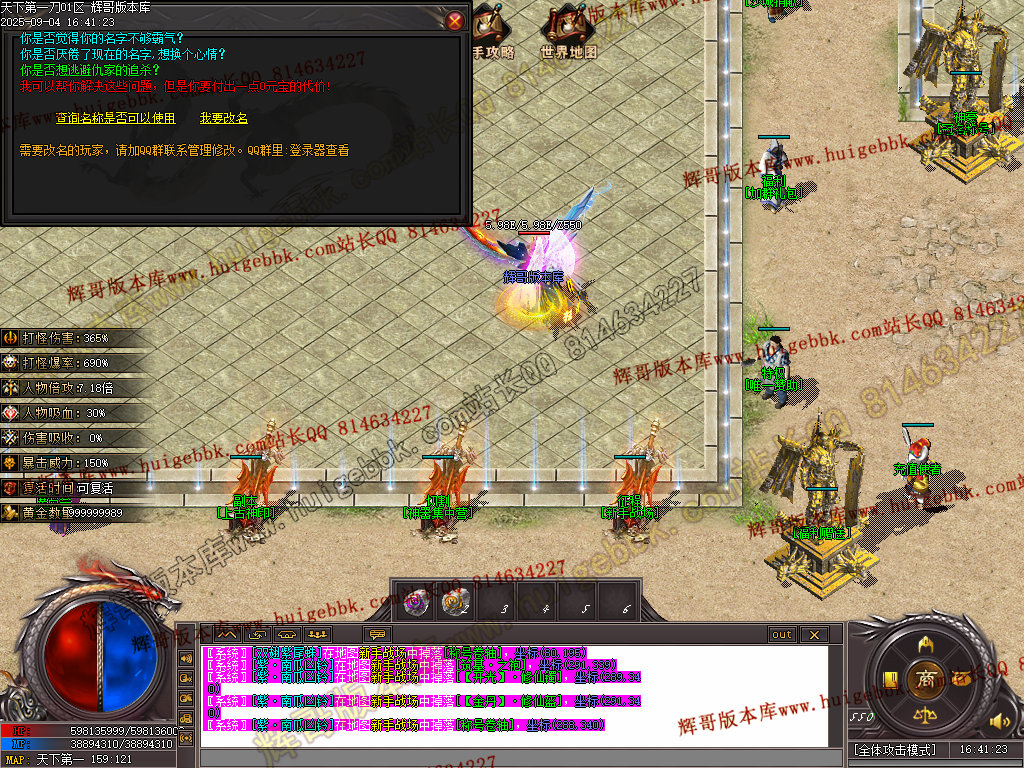Select the 我要改名 dialogue option
Screen dimensions: 1024x768
pos(224,118)
